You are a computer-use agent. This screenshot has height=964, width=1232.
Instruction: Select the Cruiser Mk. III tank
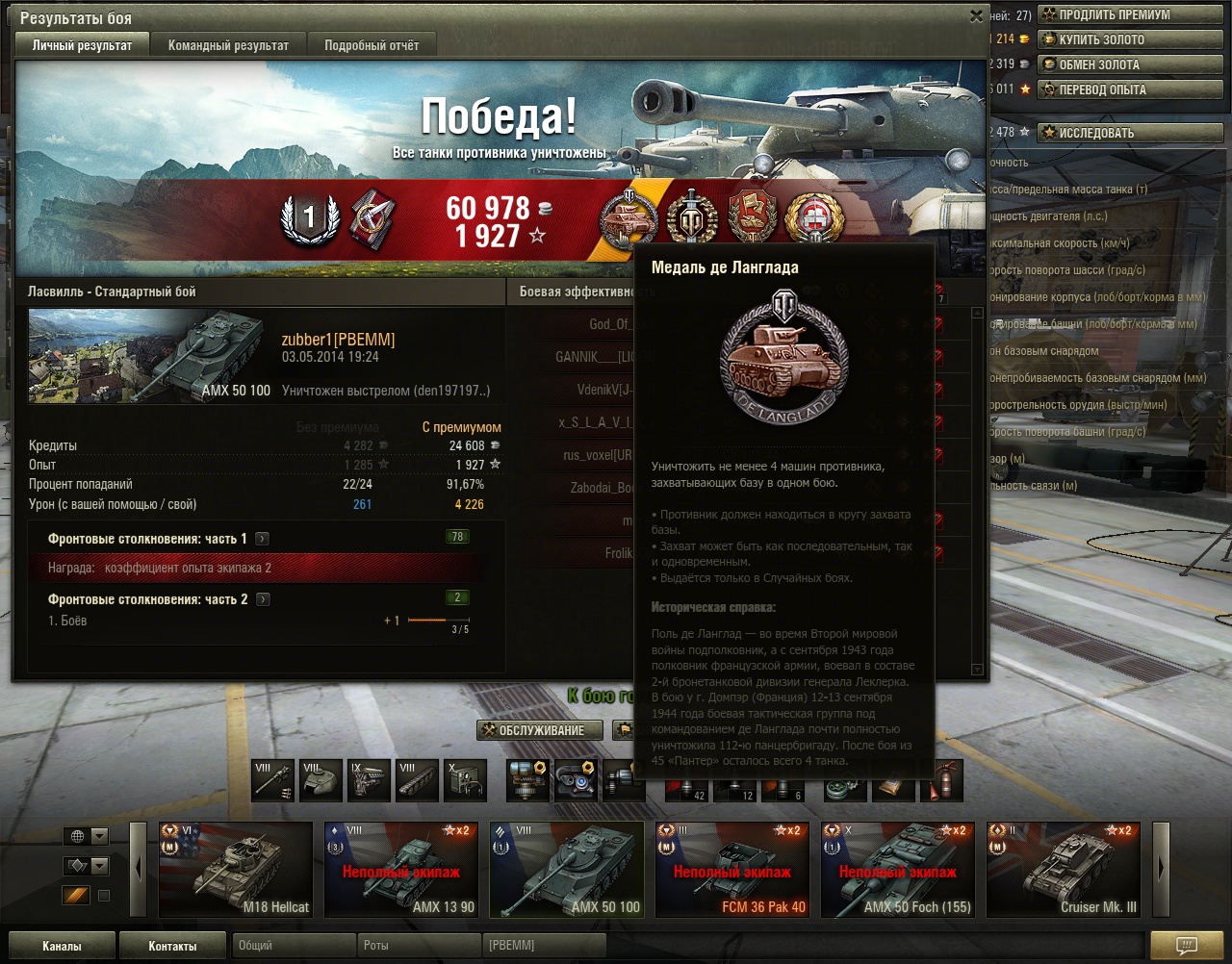click(1064, 869)
